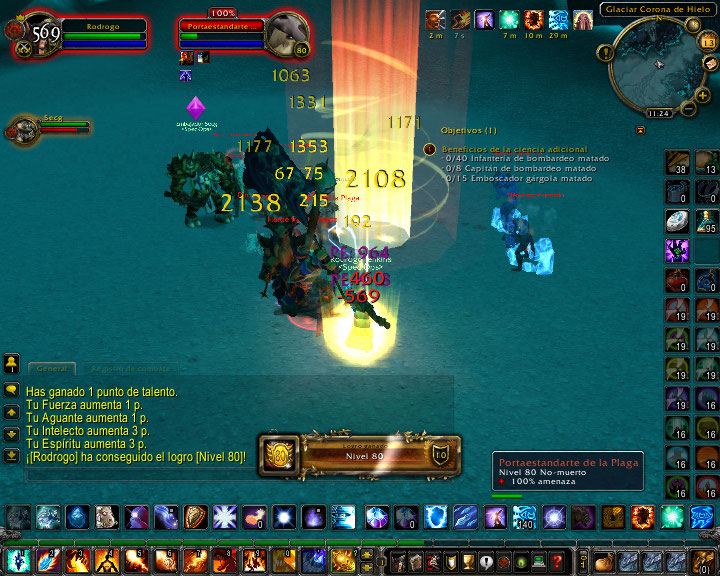Click the Nivel 80 achievement alert
The image size is (720, 576).
[359, 453]
